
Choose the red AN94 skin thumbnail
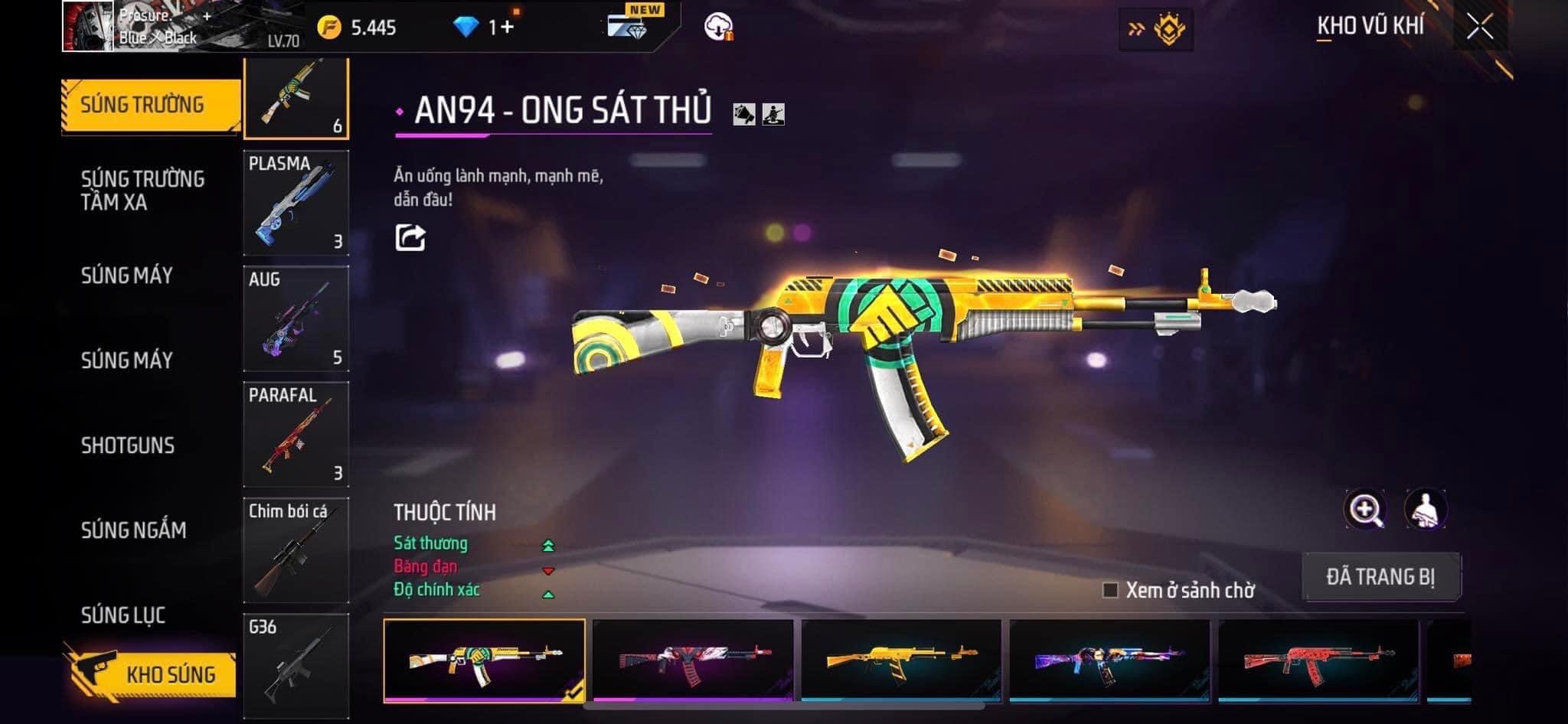click(1318, 660)
